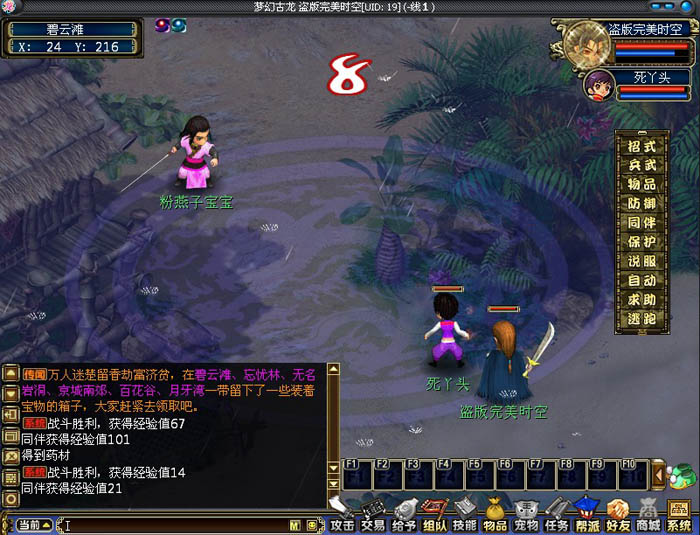Select the 同伴 companion command
This screenshot has height=535, width=700.
pos(642,222)
